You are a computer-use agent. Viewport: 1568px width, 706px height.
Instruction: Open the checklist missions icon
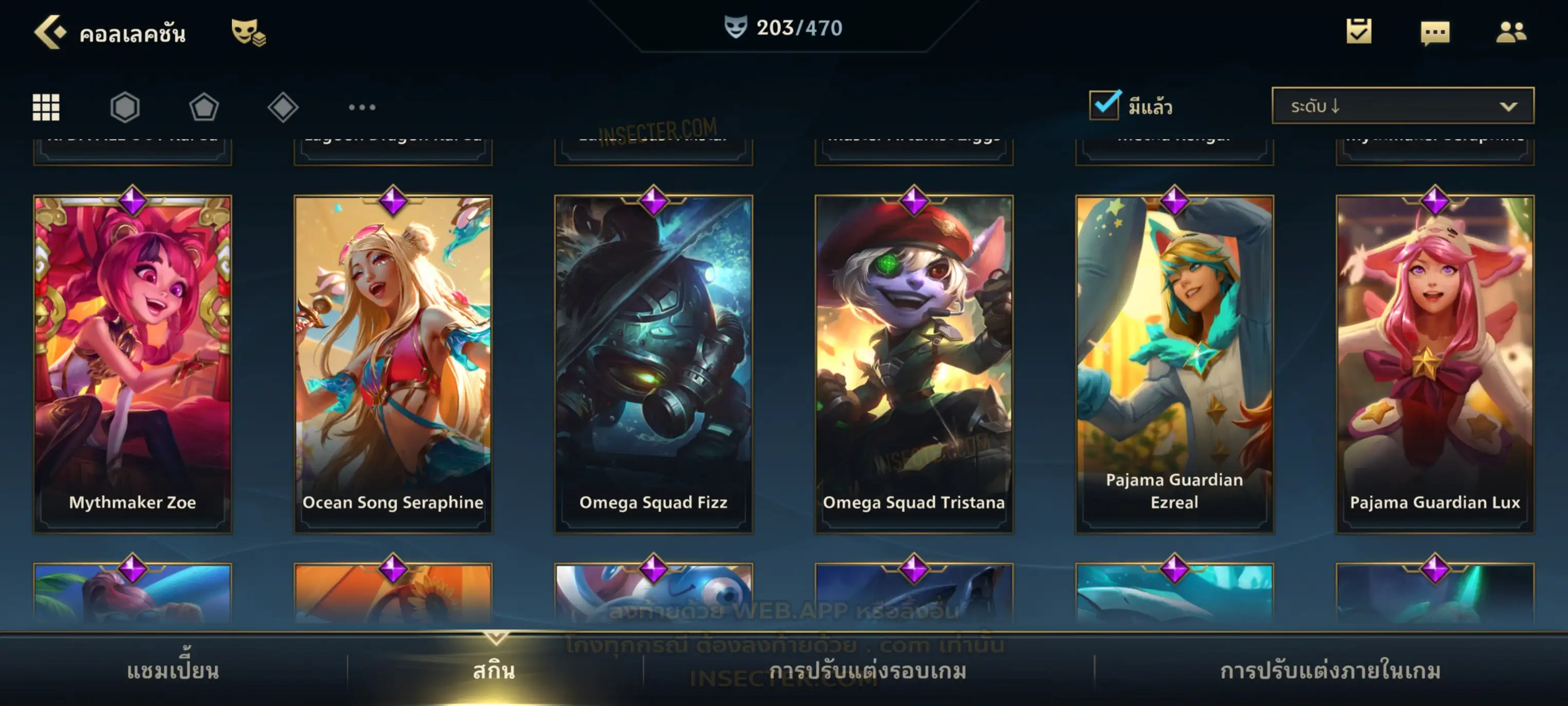(1358, 32)
